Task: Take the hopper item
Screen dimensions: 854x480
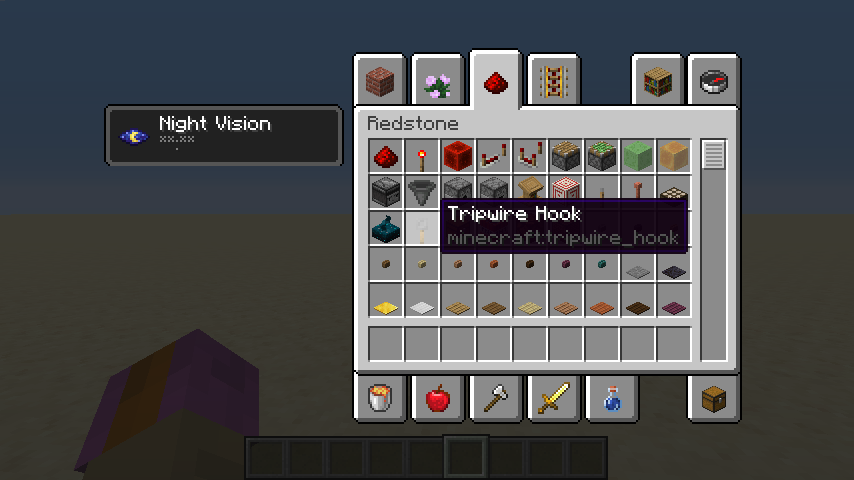Action: (x=422, y=192)
